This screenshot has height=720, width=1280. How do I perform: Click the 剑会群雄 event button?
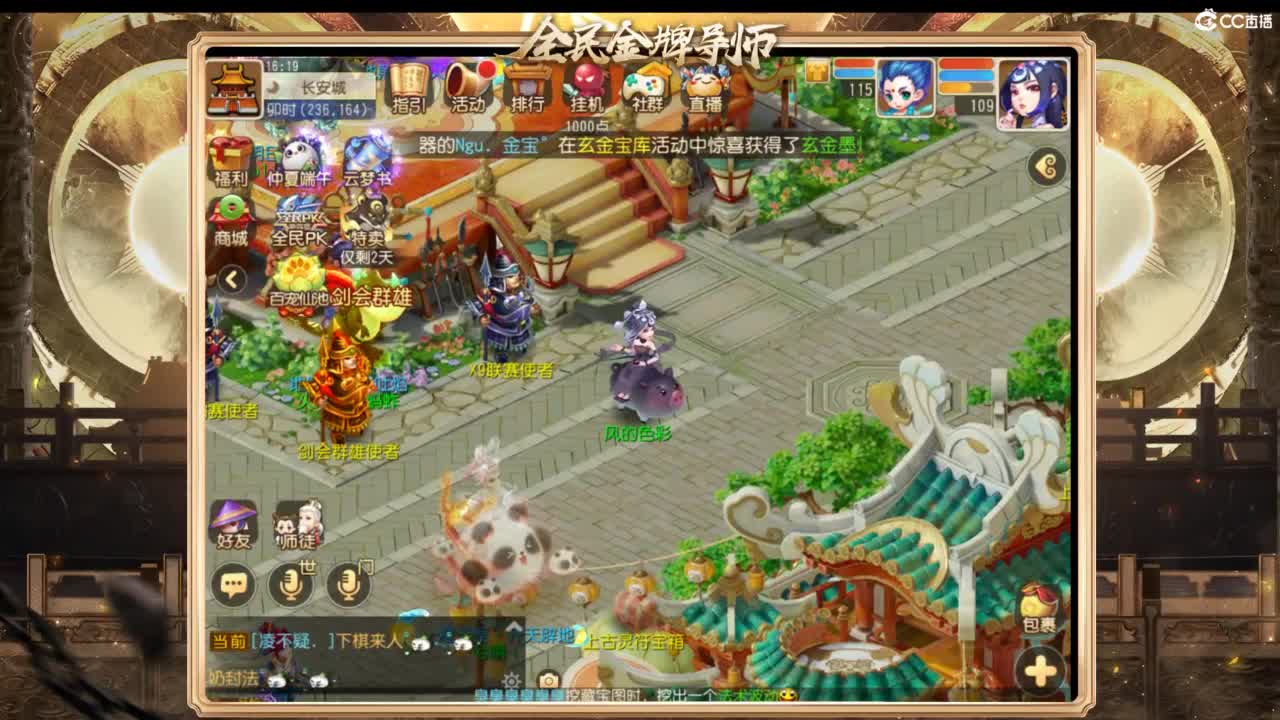click(x=370, y=296)
